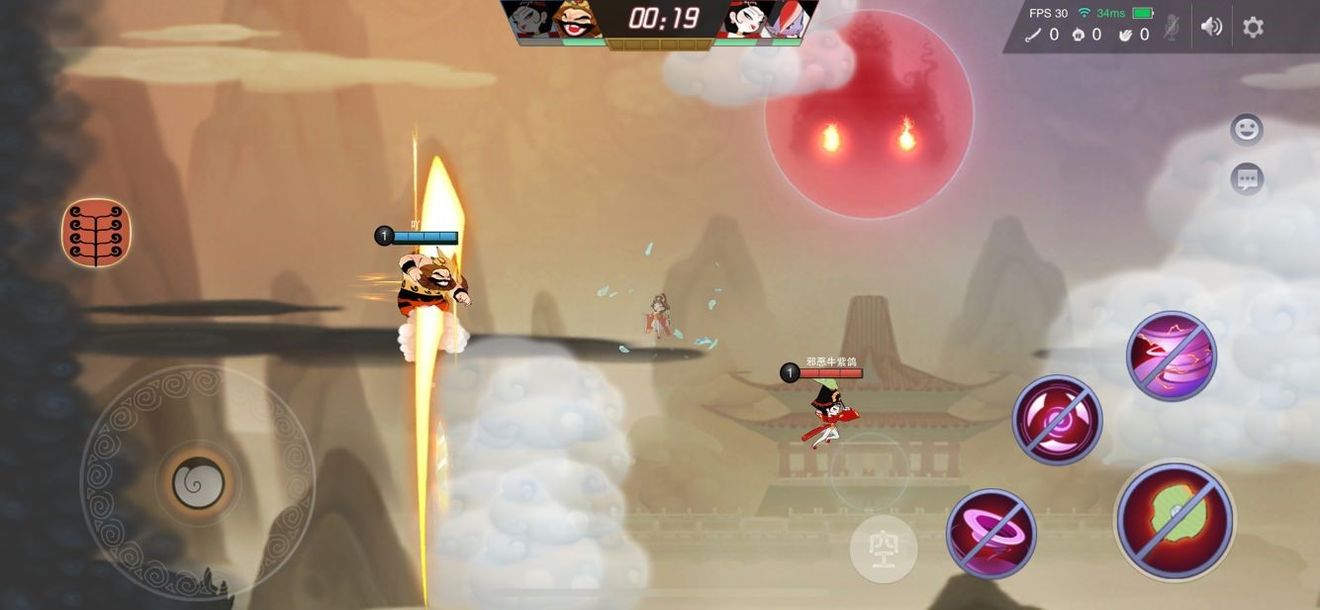Open the smiley emoji panel
This screenshot has height=610, width=1320.
[1246, 130]
